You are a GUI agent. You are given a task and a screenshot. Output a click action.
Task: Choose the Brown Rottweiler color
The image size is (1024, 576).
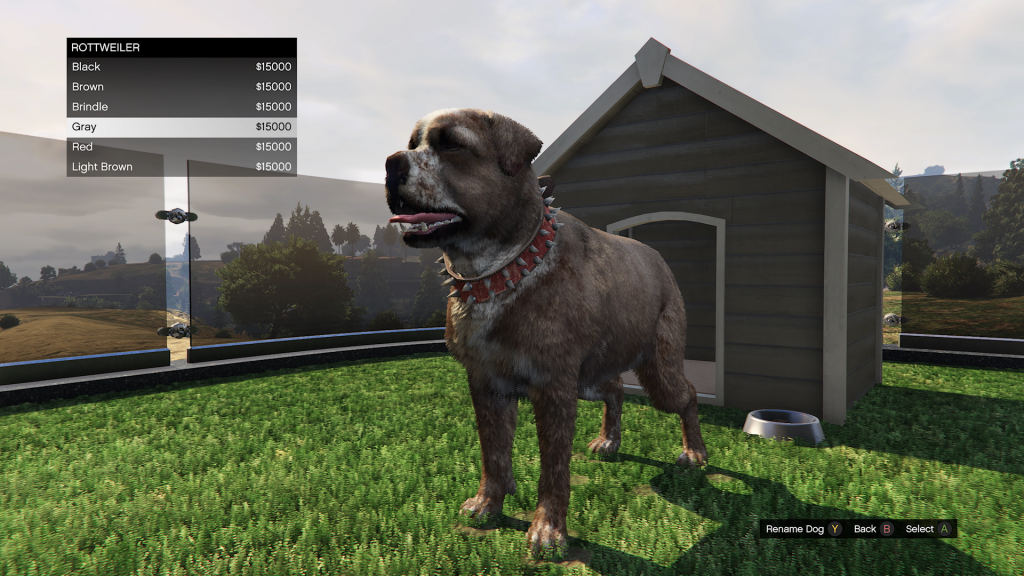click(181, 87)
